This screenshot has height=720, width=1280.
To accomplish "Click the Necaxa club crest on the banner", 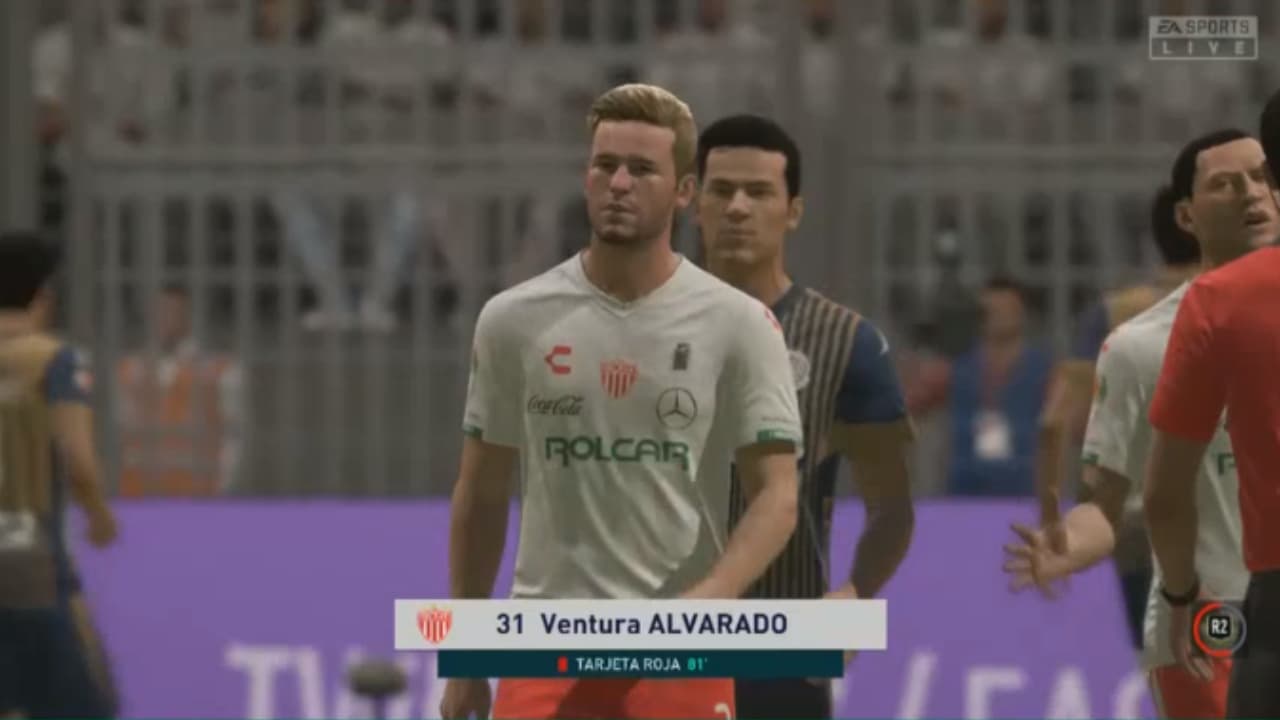I will click(434, 622).
